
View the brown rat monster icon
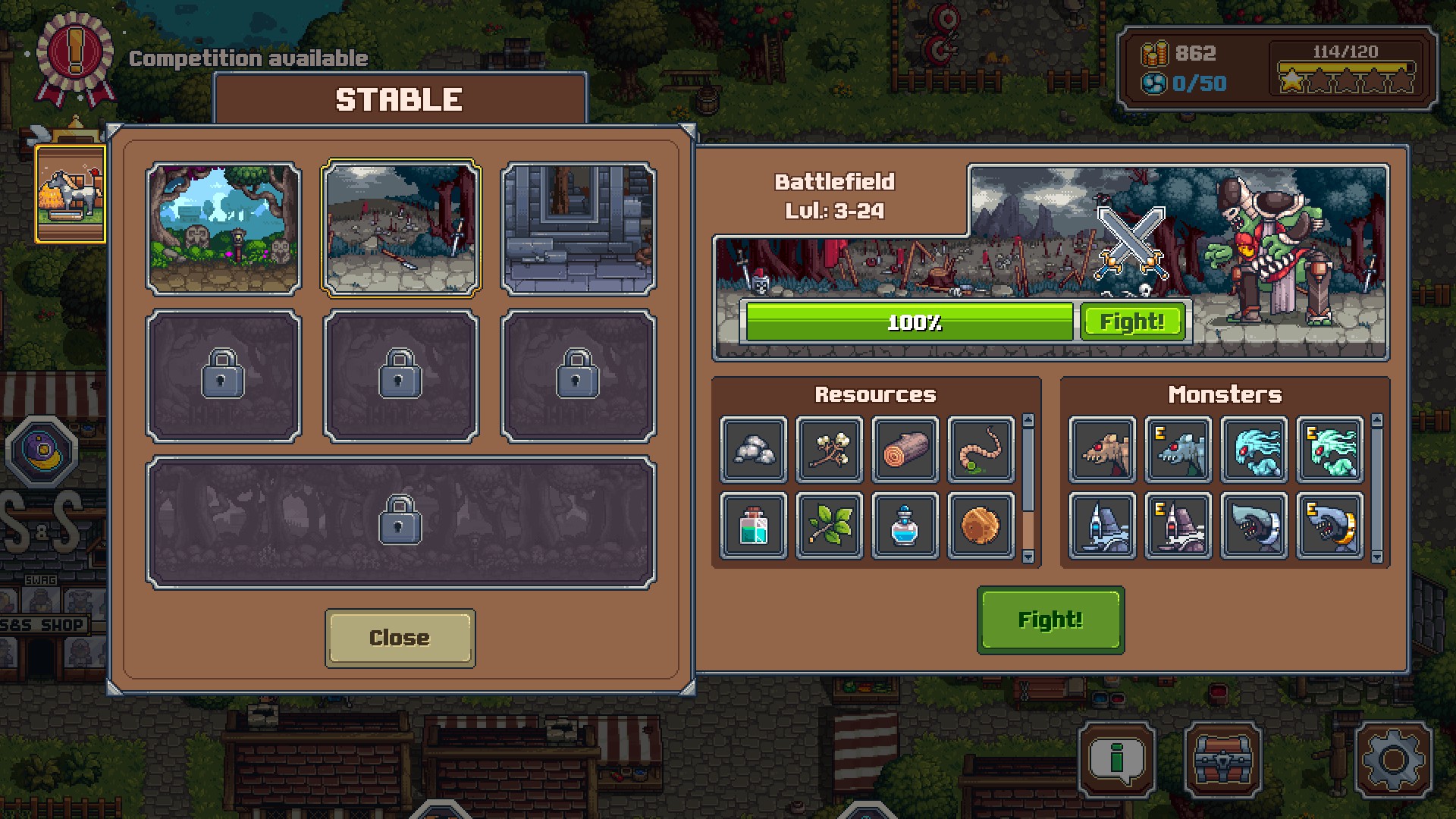(x=1103, y=450)
